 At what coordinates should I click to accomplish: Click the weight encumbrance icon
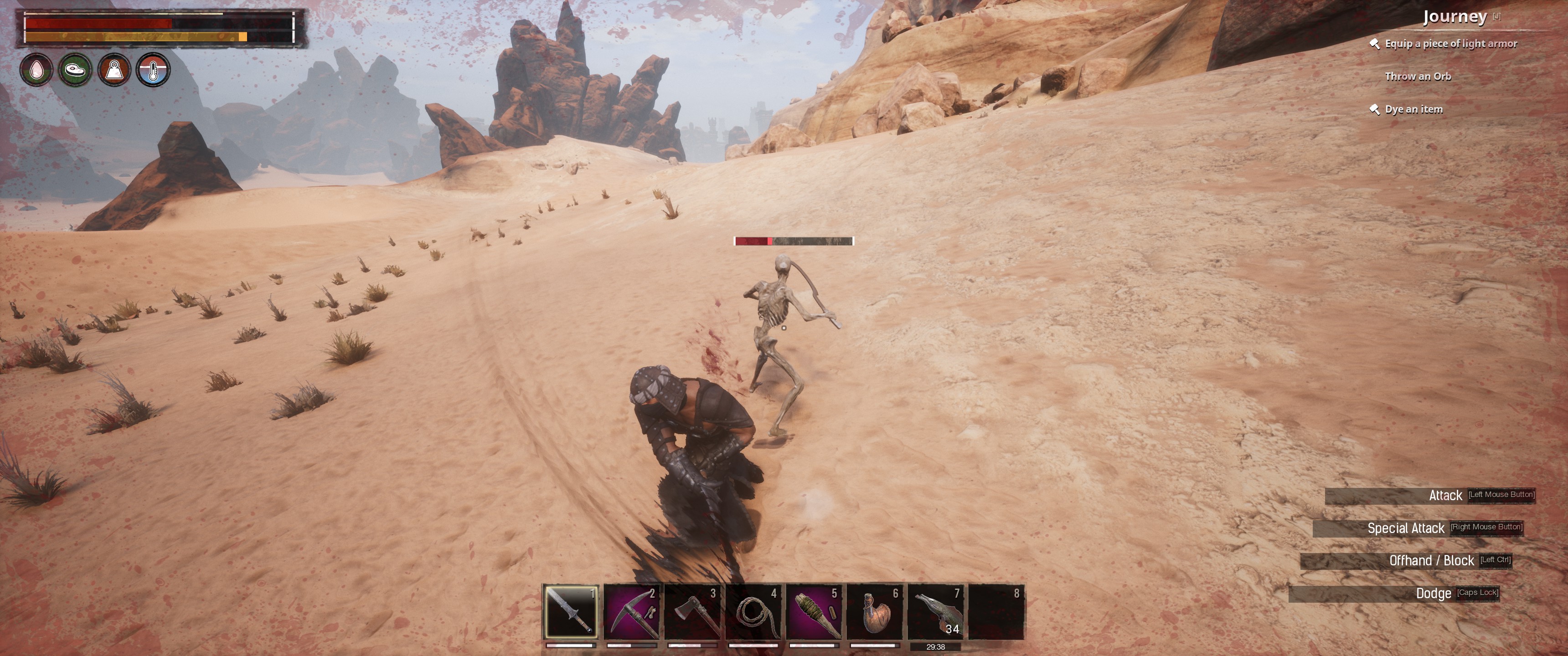coord(114,69)
